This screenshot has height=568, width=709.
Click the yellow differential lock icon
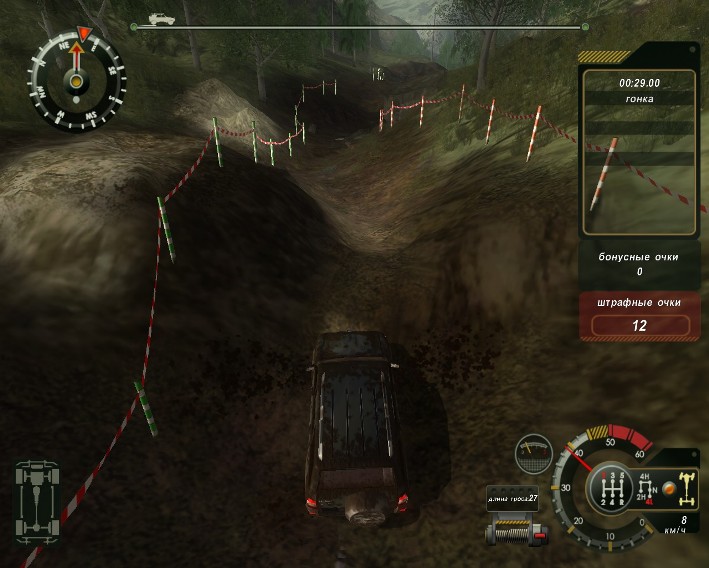pos(688,487)
